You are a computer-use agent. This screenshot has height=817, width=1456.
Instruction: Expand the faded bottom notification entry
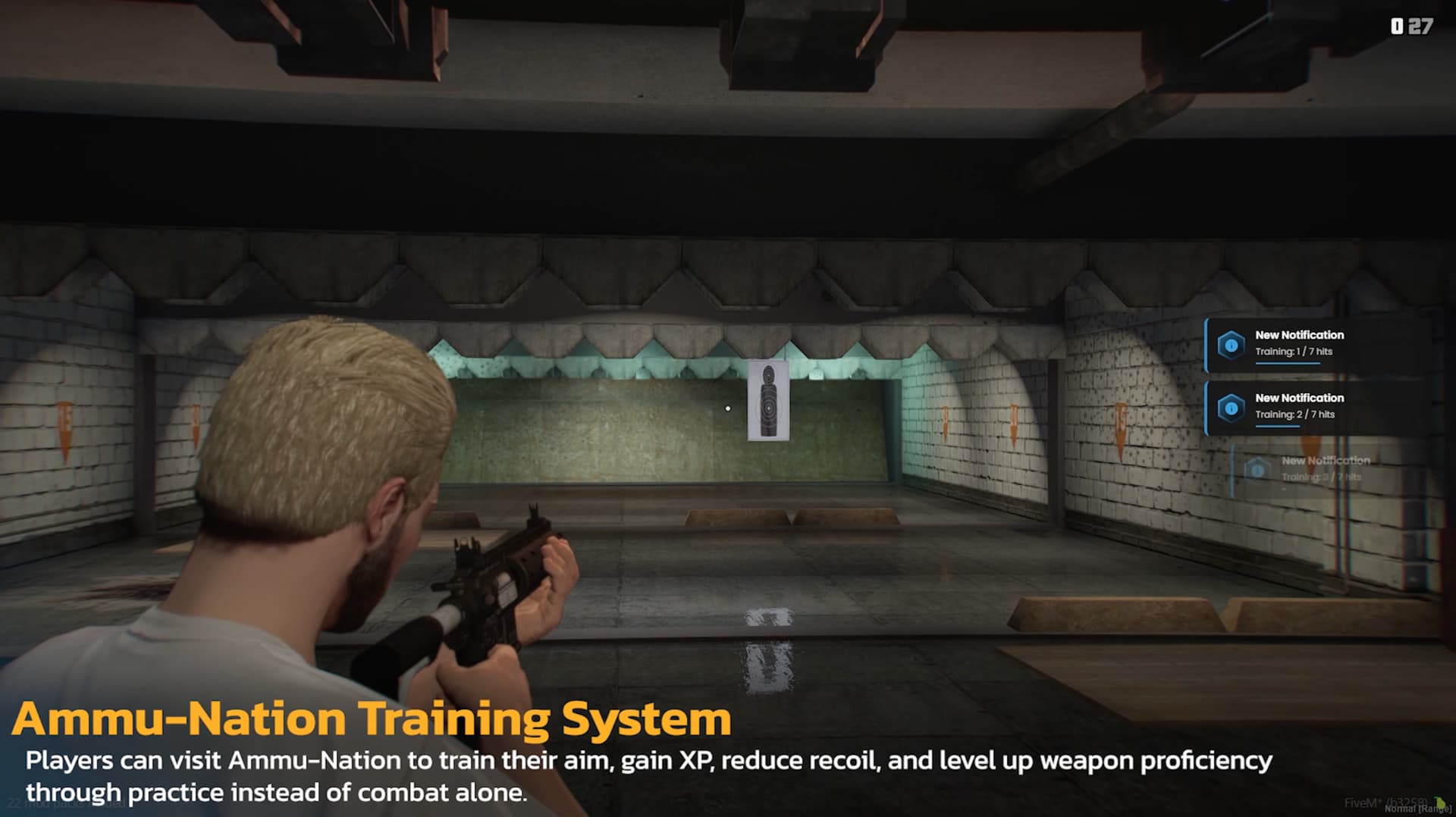[1326, 467]
